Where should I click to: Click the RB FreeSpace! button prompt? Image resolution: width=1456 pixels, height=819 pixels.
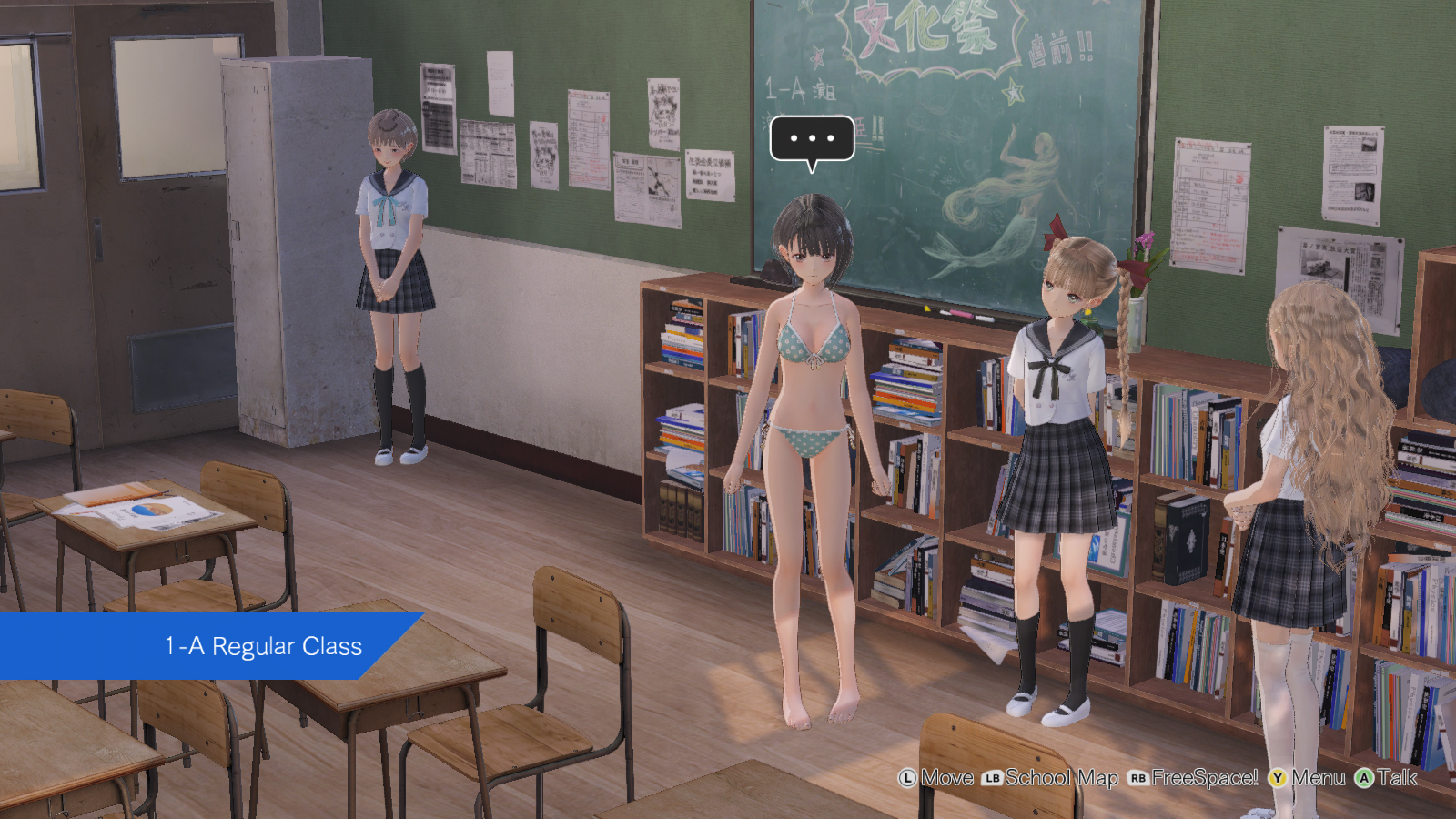tap(1198, 779)
